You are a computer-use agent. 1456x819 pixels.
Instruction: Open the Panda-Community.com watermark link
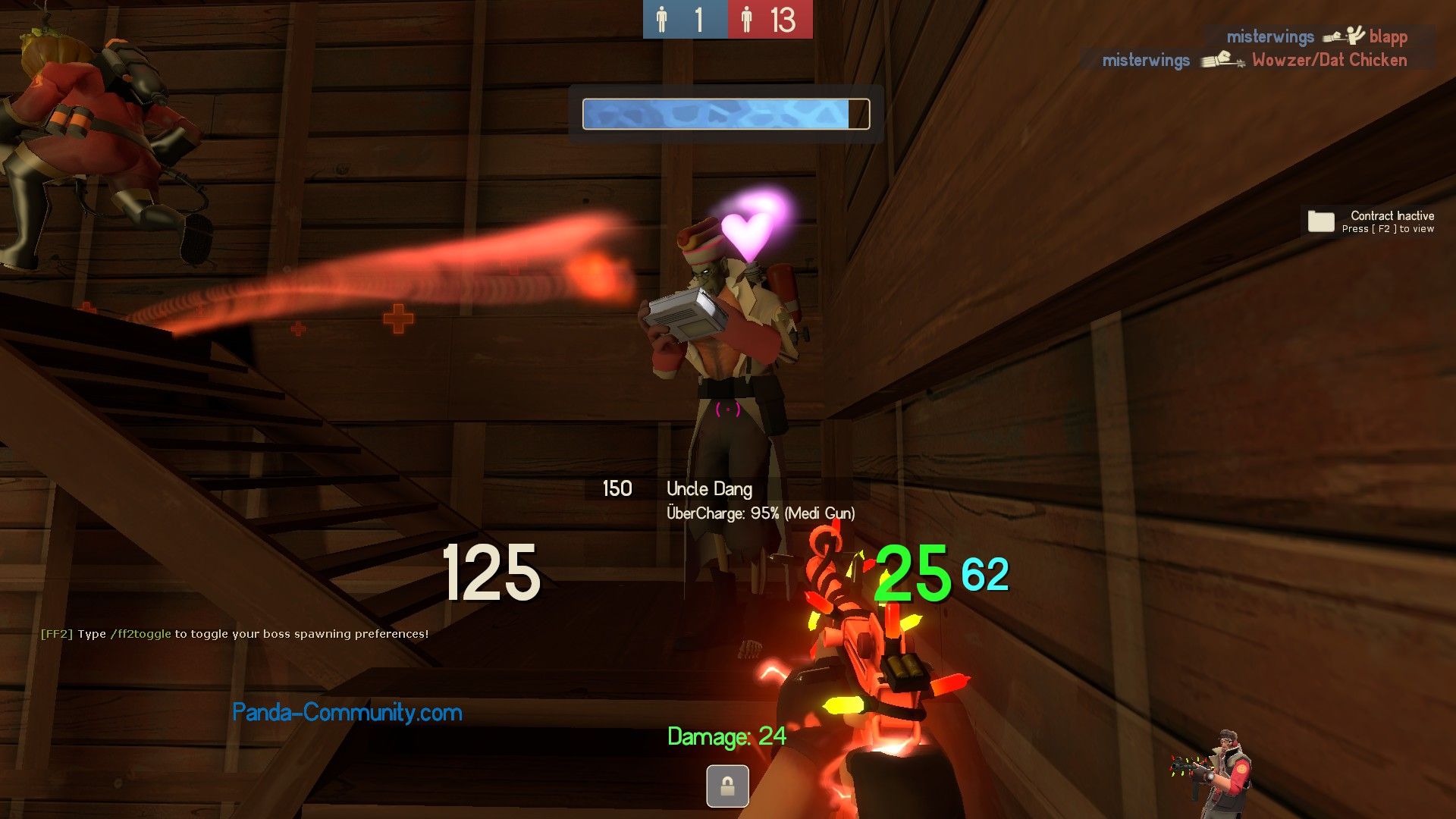[347, 712]
